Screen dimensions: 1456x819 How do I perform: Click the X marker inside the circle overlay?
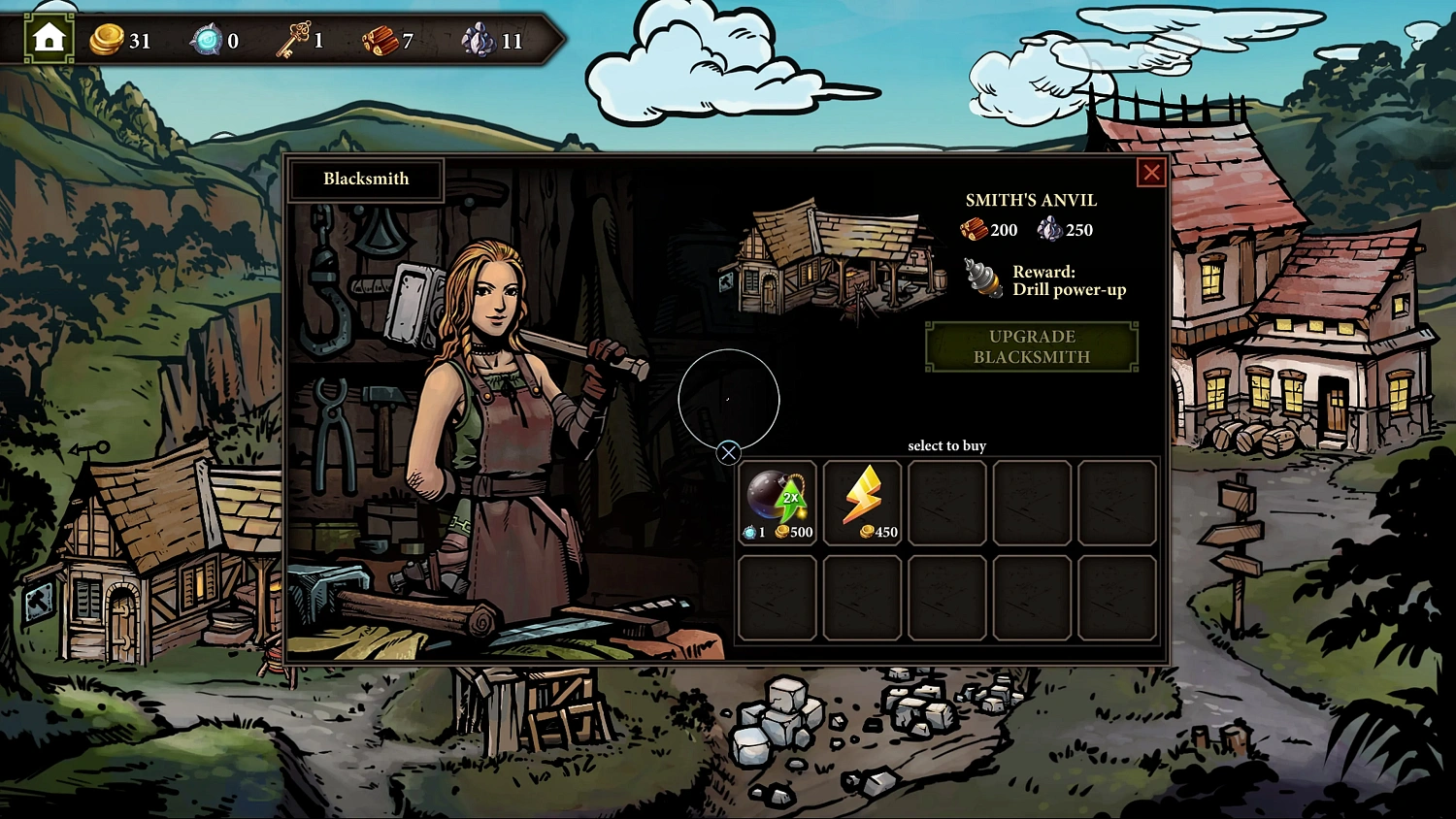pos(730,452)
